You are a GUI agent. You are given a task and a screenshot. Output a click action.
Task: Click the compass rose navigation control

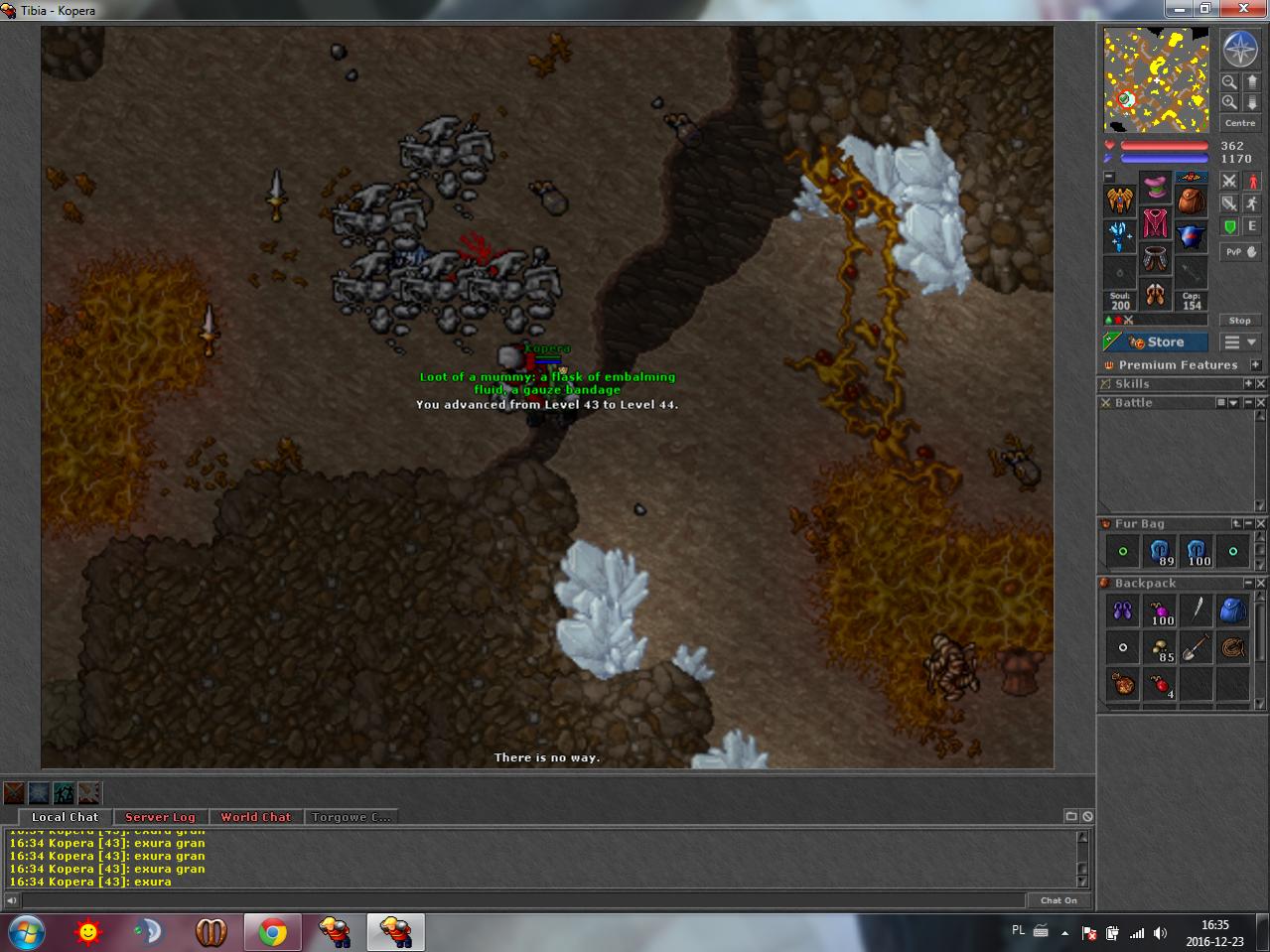pyautogui.click(x=1239, y=49)
